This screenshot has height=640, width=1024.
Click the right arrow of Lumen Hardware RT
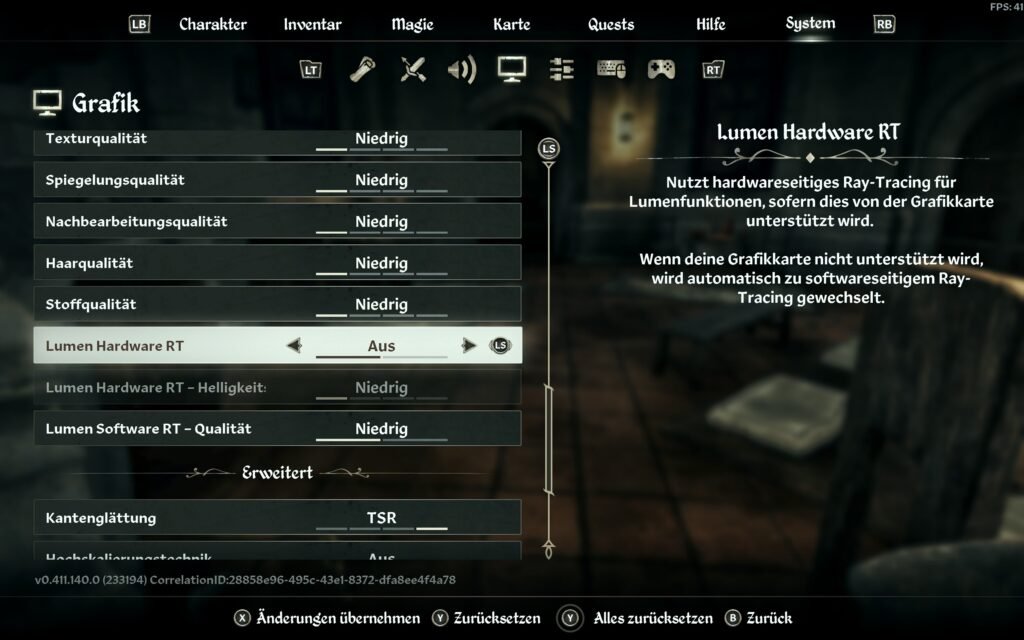(468, 346)
